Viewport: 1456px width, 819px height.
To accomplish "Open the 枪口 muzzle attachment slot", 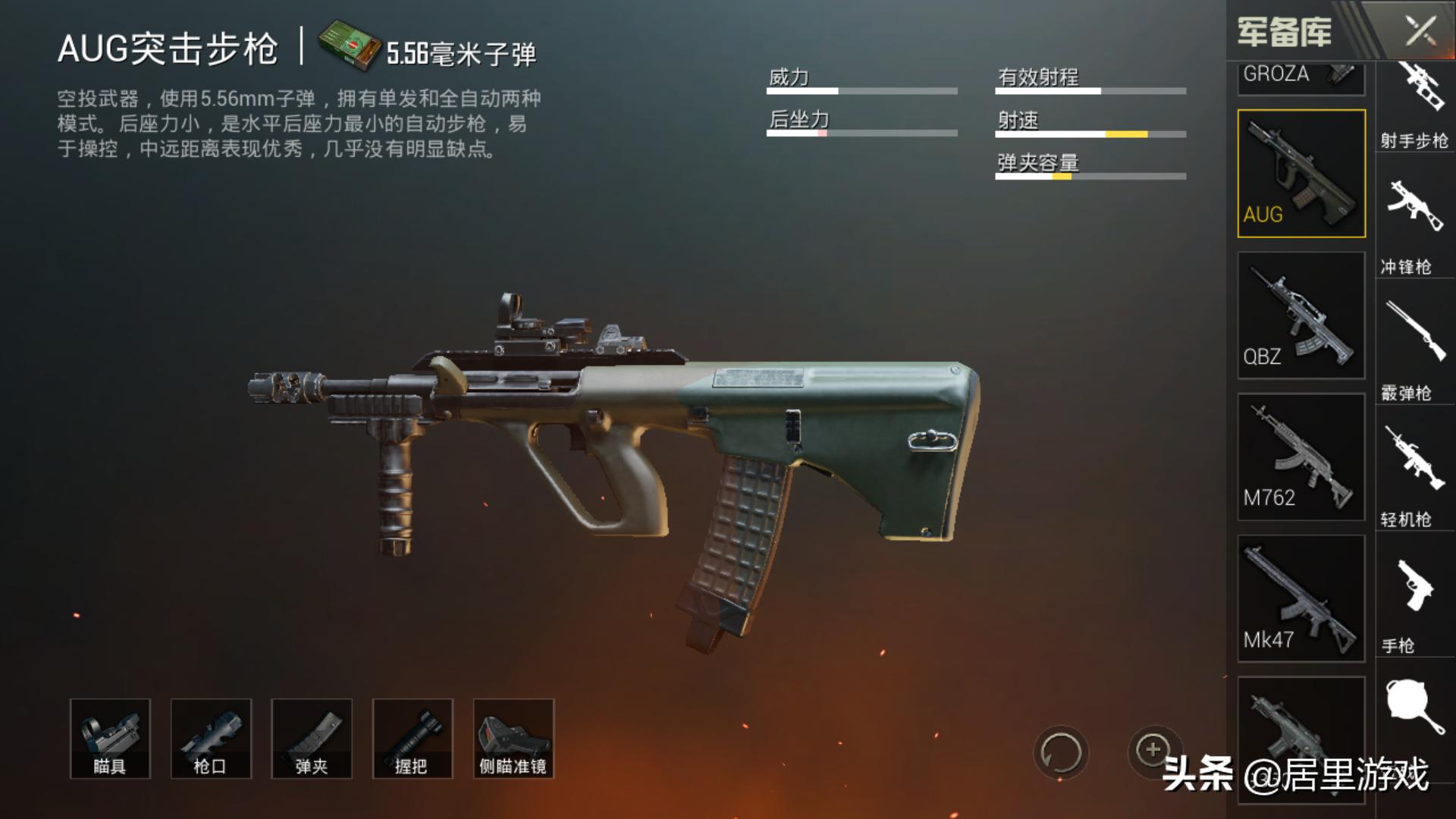I will [211, 739].
